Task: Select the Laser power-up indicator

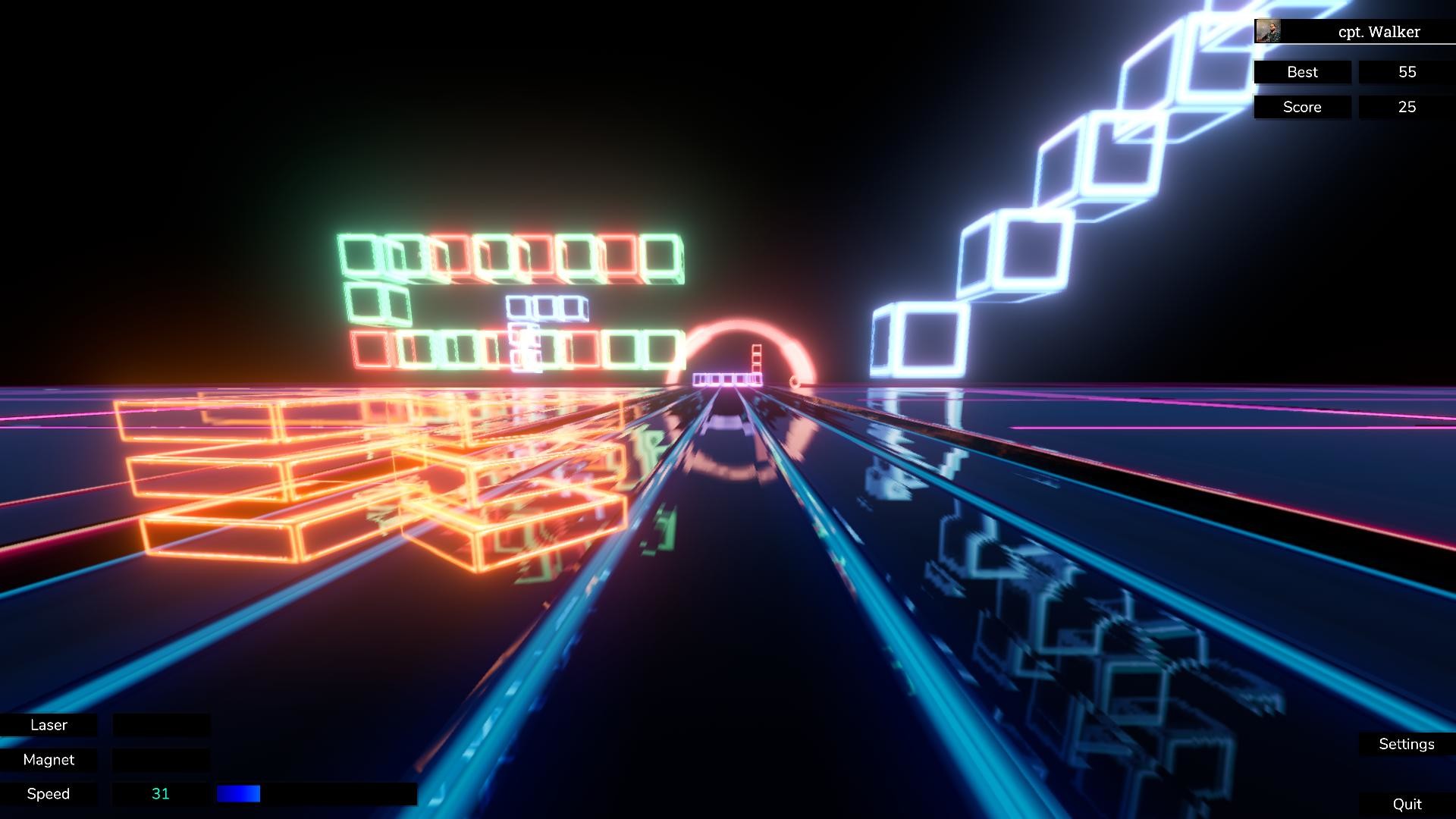Action: pyautogui.click(x=48, y=725)
